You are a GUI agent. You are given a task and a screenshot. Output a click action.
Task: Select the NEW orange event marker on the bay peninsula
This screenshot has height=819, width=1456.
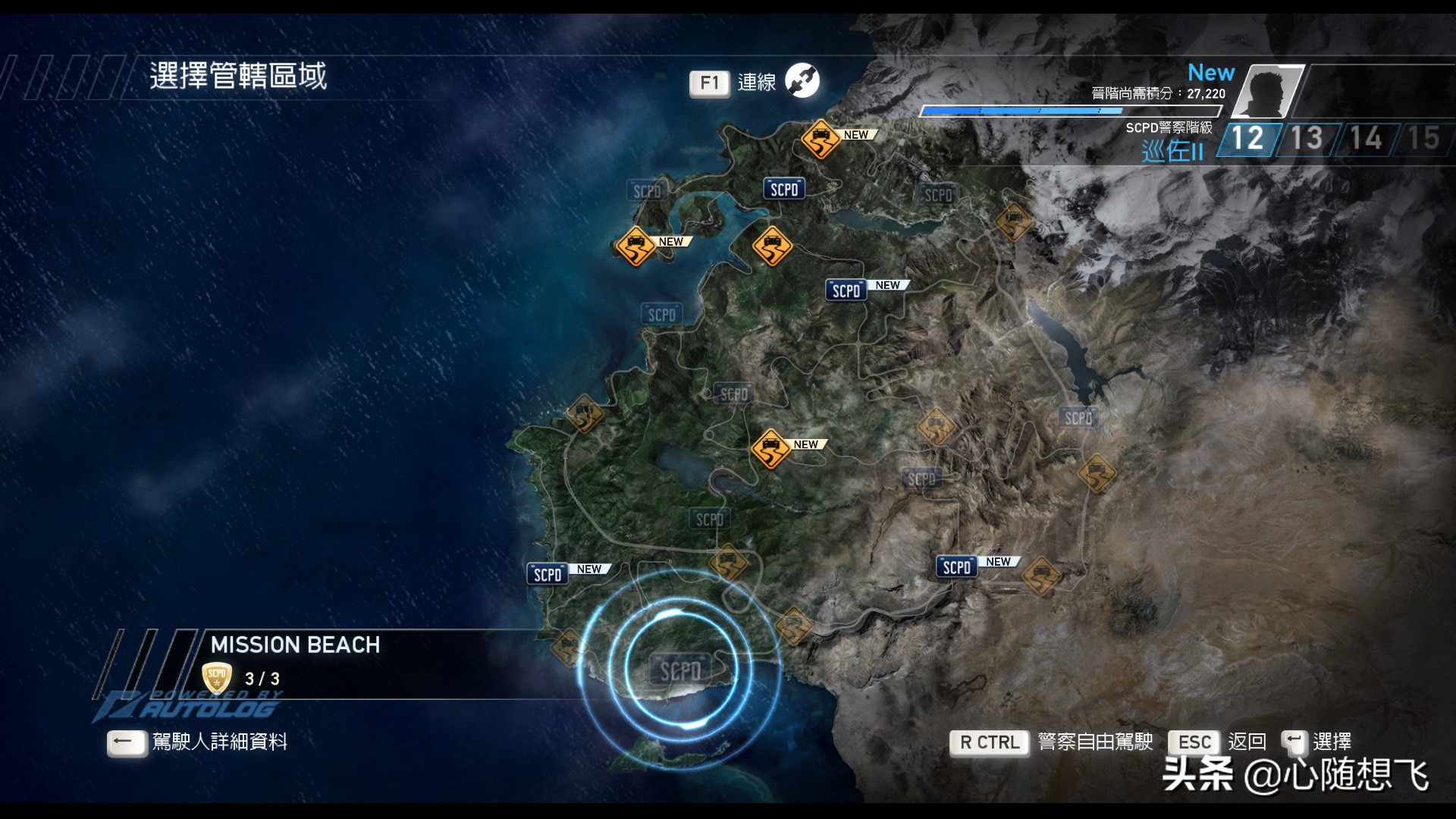click(635, 246)
